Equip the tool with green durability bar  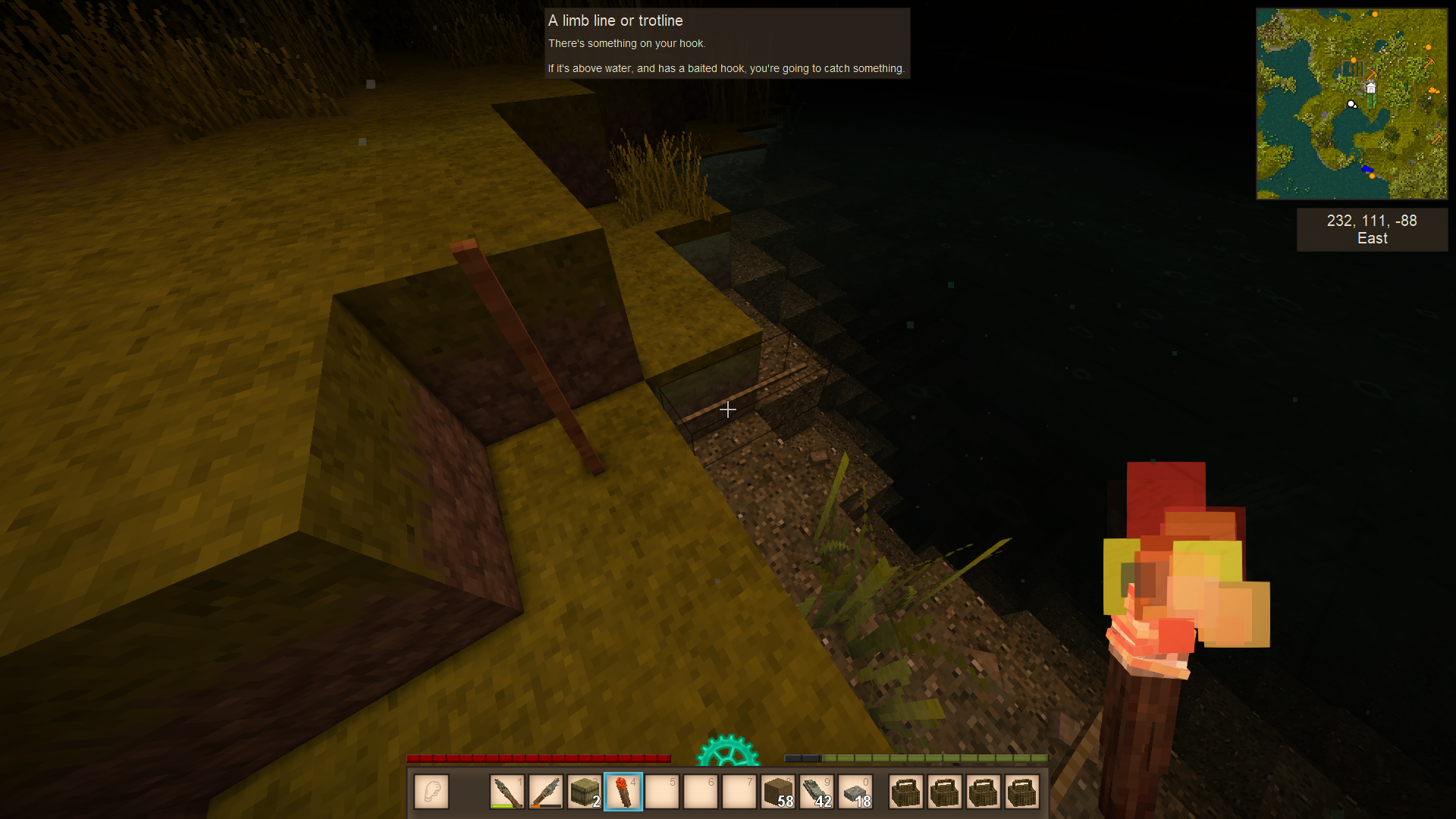[x=507, y=792]
